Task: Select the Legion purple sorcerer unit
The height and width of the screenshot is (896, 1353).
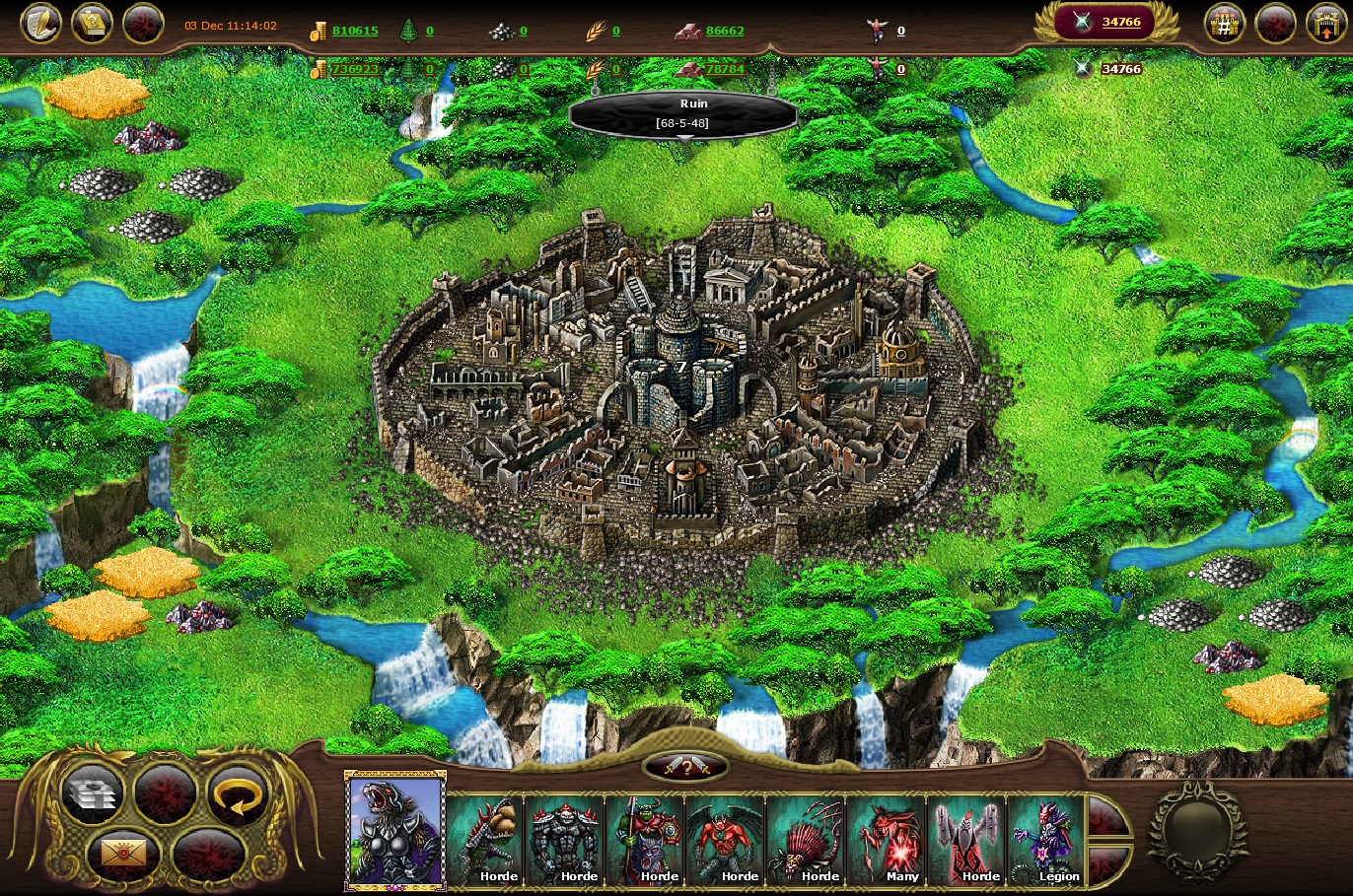Action: 1046,840
